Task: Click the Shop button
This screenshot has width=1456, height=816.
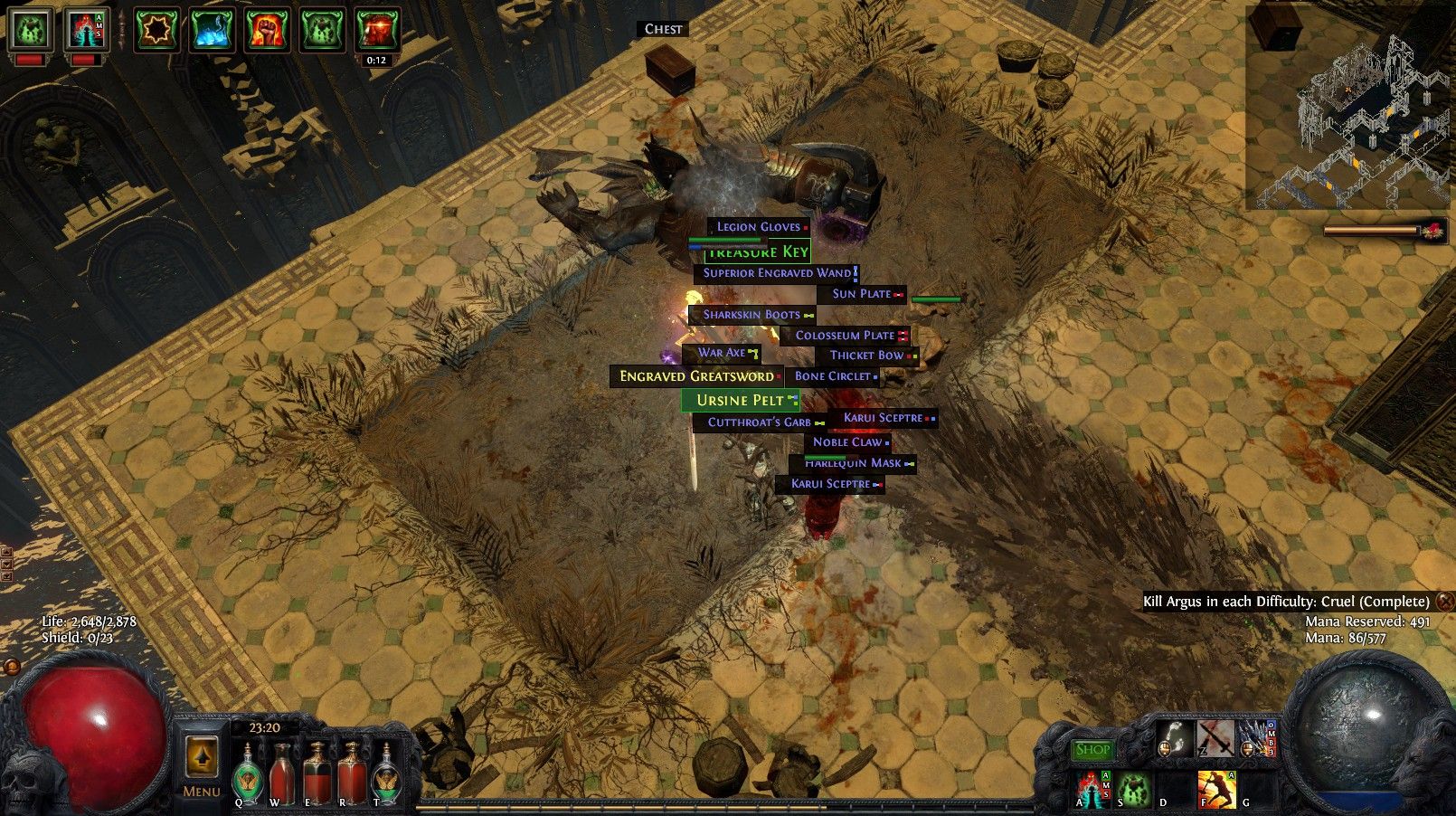Action: click(1093, 750)
